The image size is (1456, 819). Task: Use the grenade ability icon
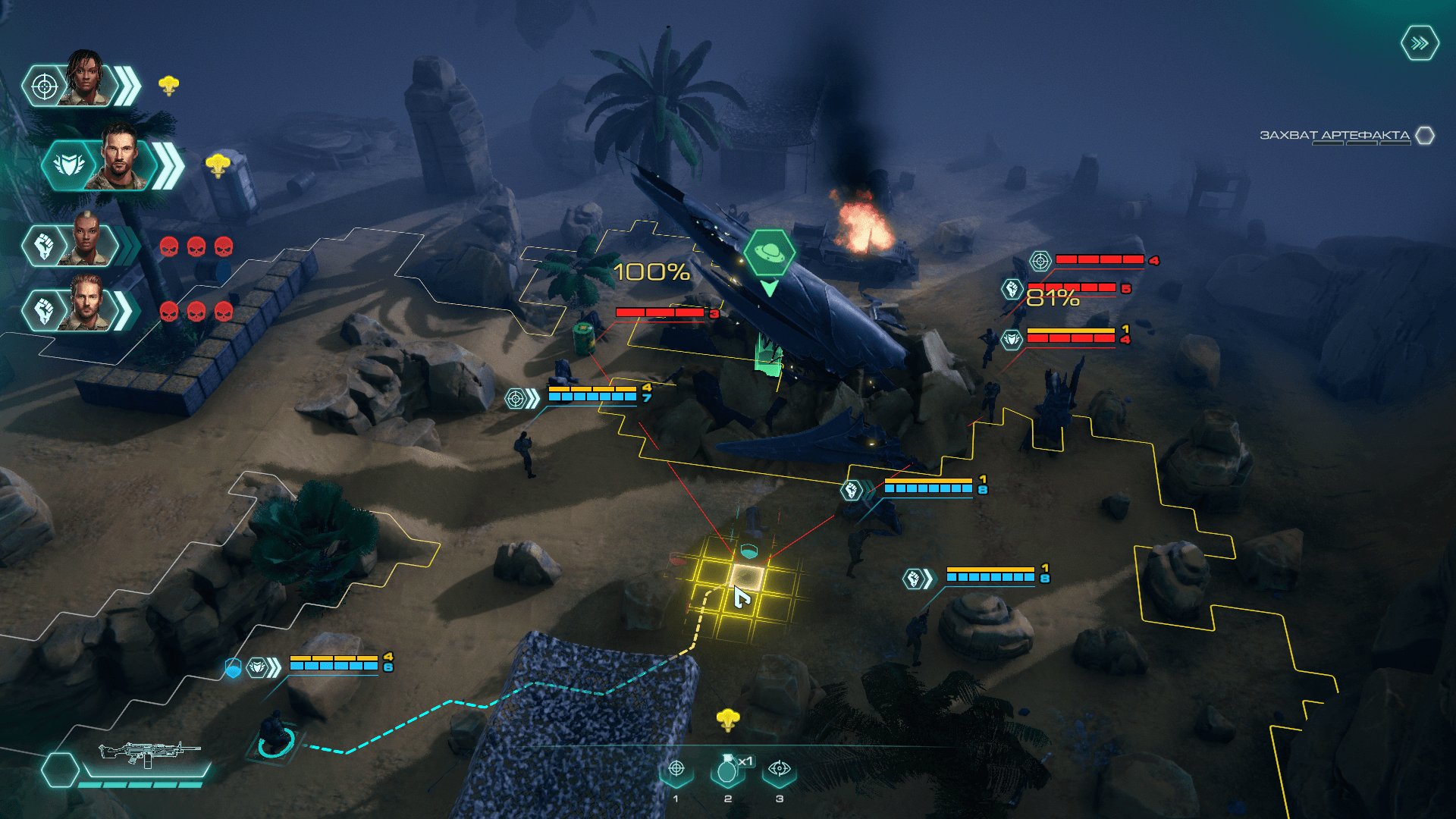click(727, 770)
